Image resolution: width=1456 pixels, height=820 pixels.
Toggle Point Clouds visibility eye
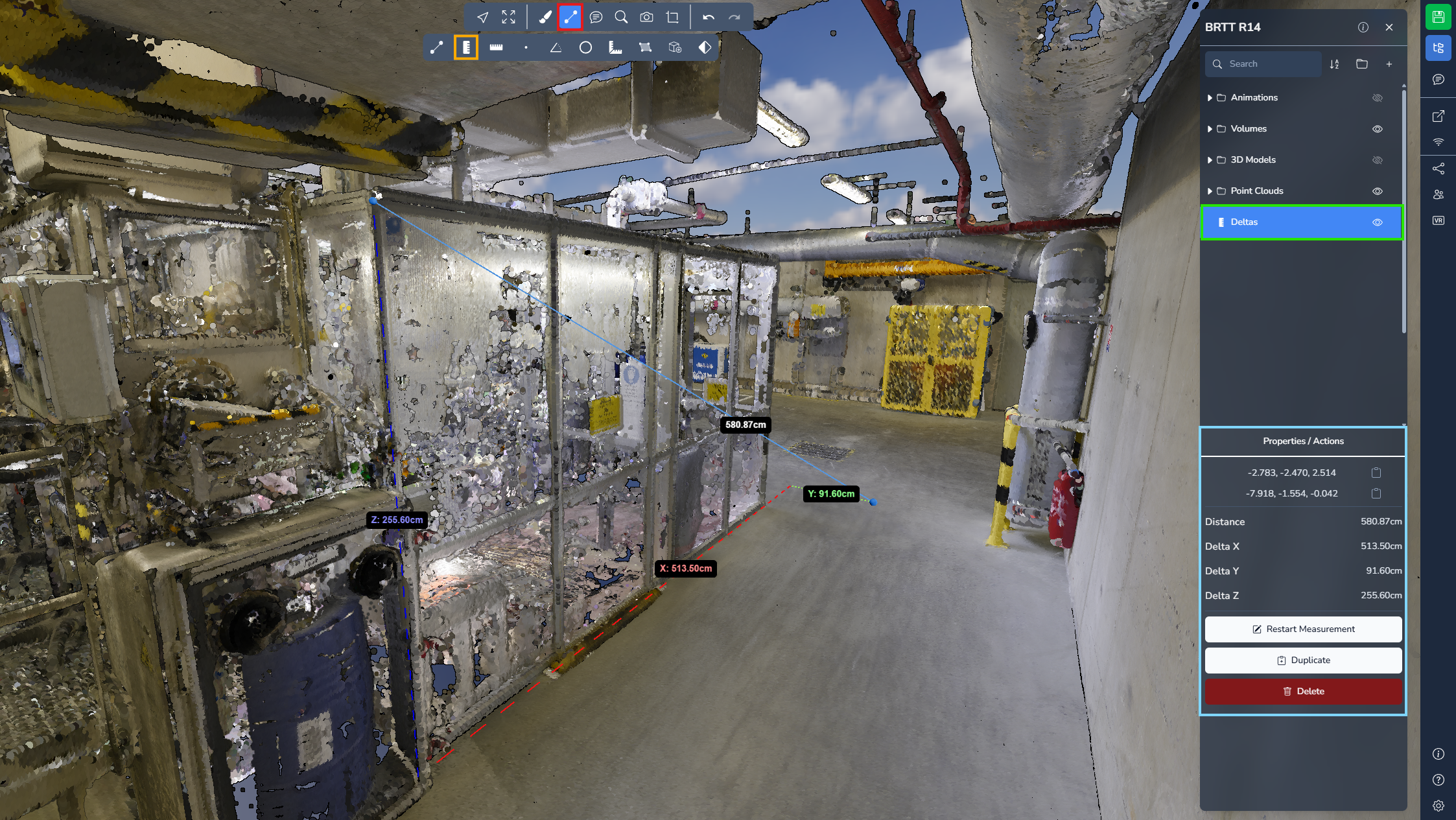point(1377,191)
